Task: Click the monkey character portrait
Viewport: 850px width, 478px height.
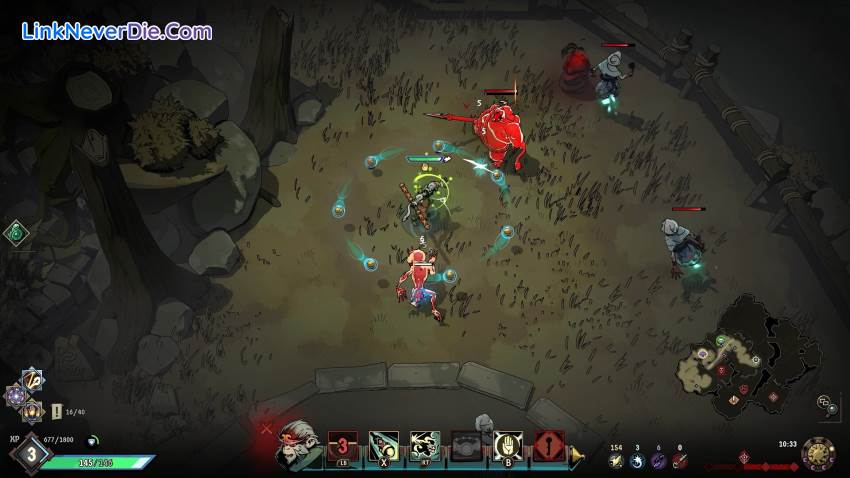Action: pos(298,441)
